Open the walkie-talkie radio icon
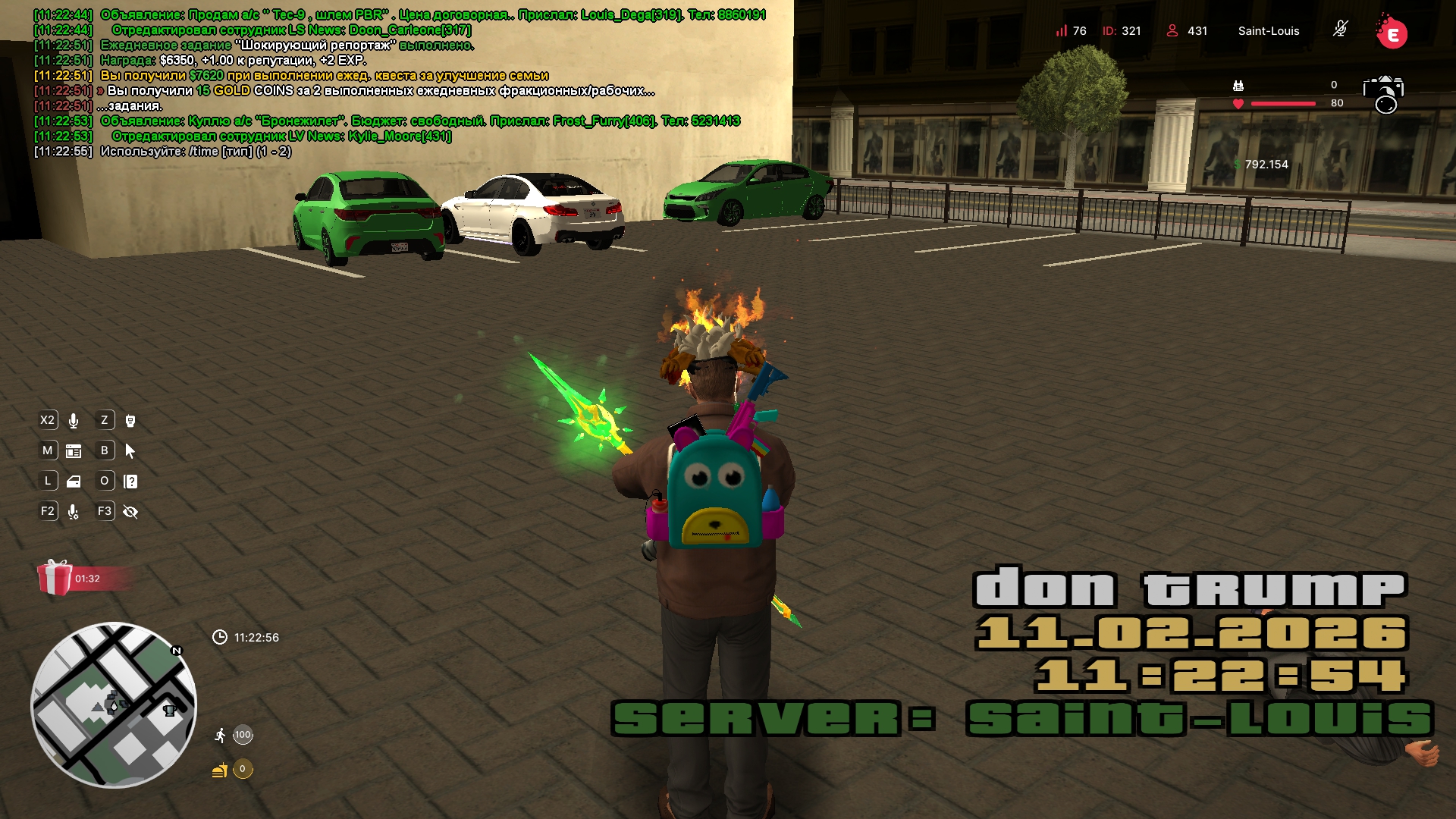Image resolution: width=1456 pixels, height=819 pixels. click(x=130, y=421)
